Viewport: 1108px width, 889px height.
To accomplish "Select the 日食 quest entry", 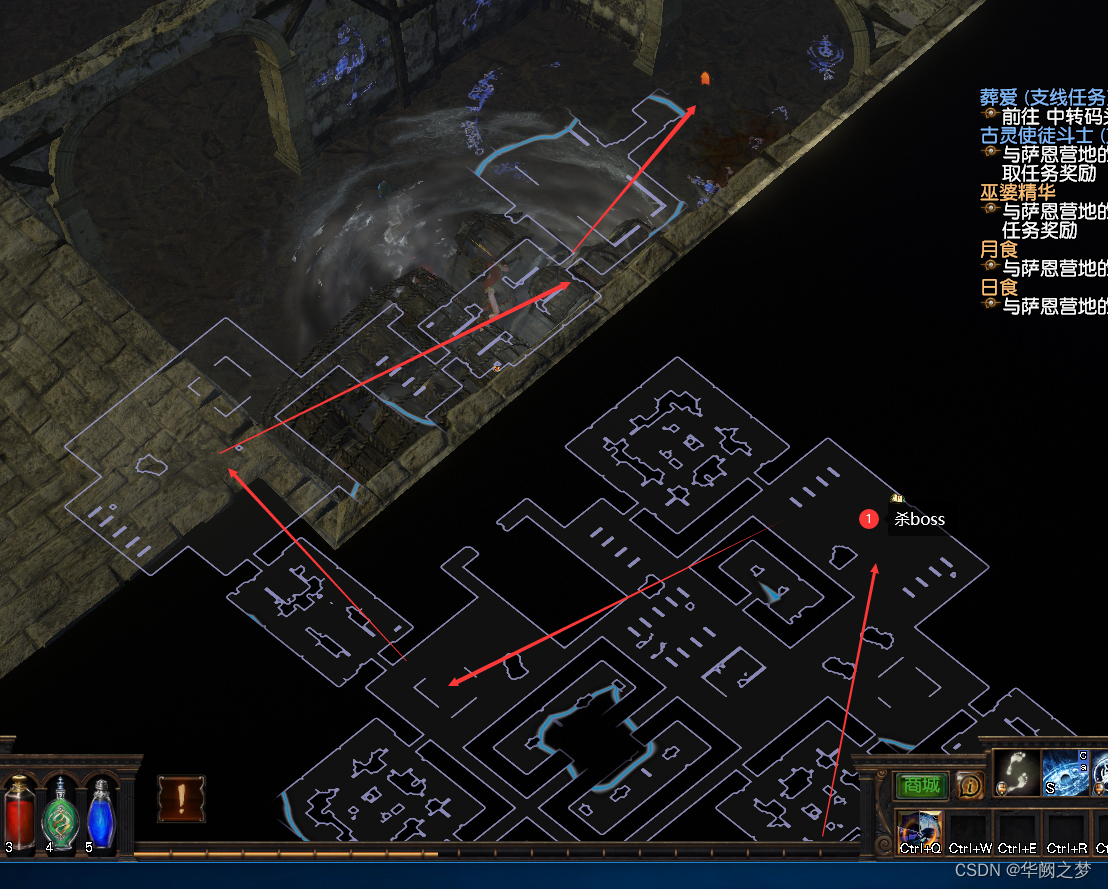I will tap(998, 287).
